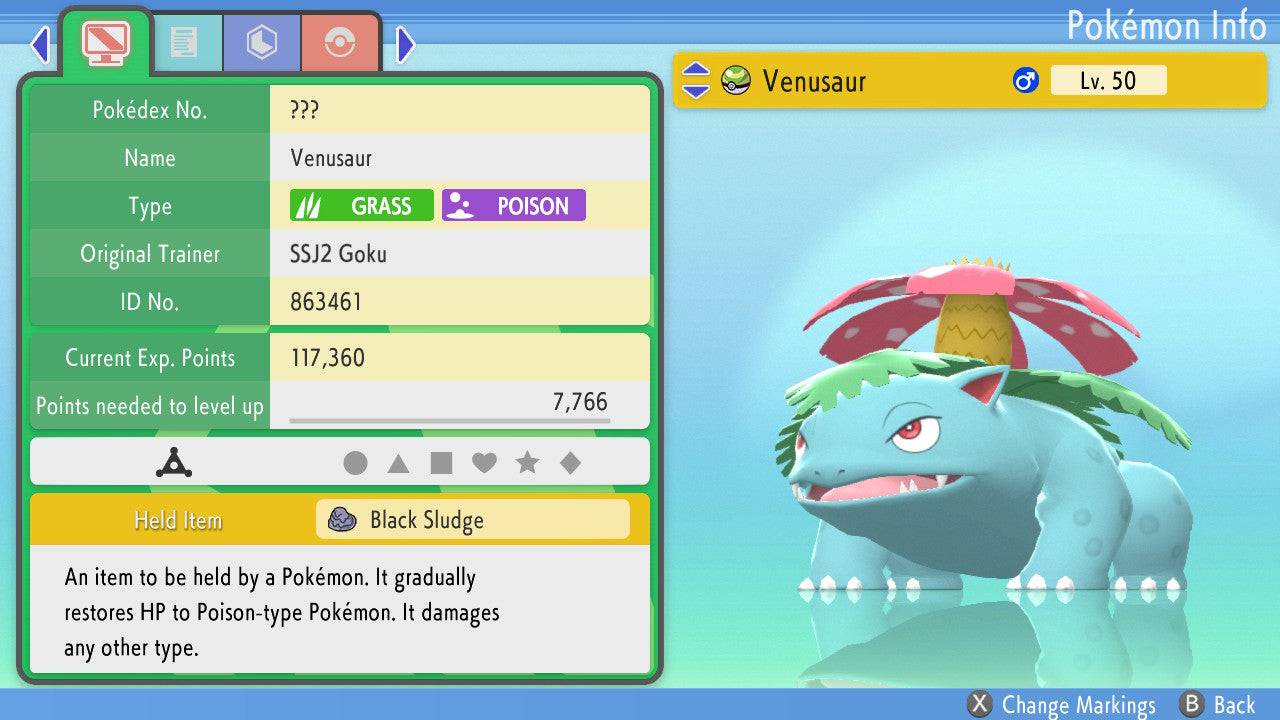This screenshot has height=720, width=1280.
Task: Toggle the circle marking
Action: pyautogui.click(x=355, y=463)
